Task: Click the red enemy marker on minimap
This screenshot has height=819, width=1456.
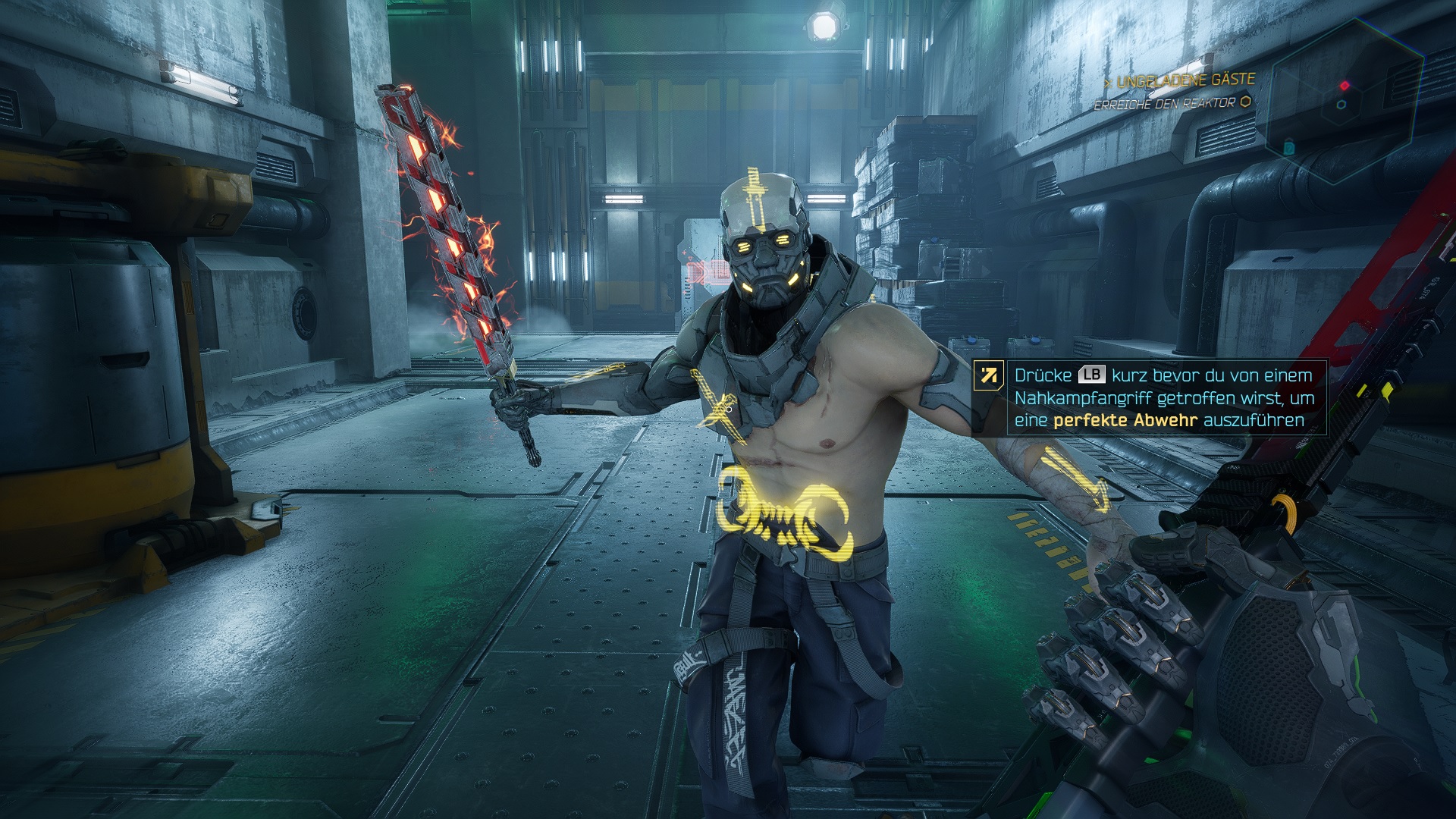Action: pyautogui.click(x=1345, y=85)
